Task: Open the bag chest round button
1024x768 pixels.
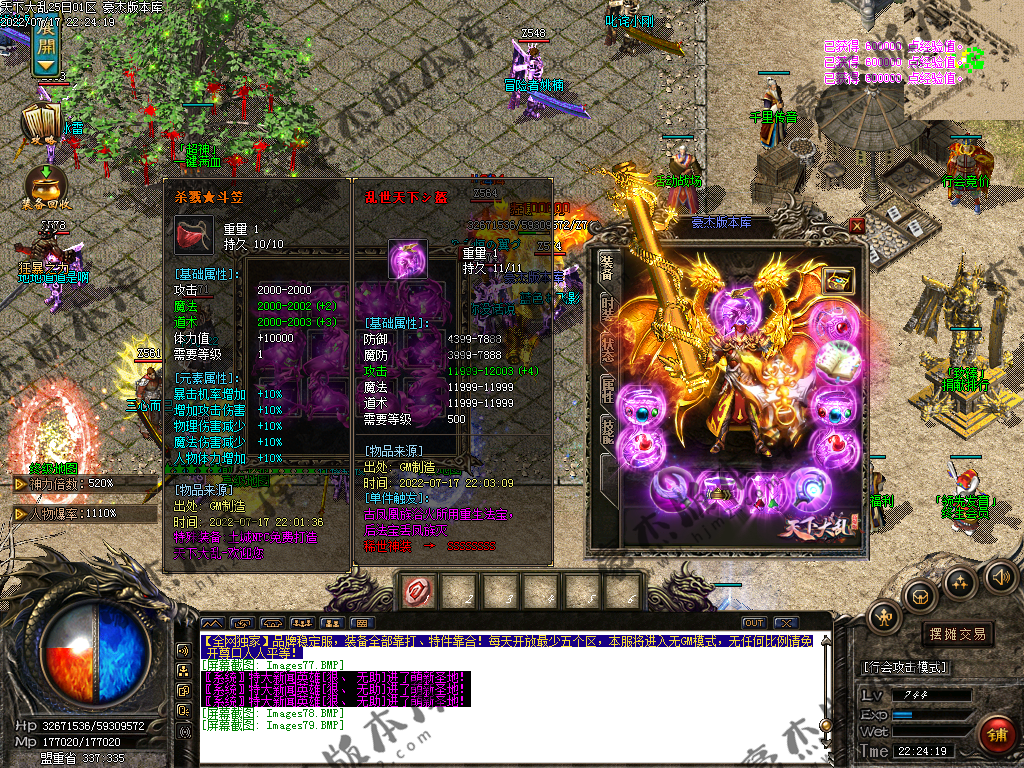Action: (921, 597)
